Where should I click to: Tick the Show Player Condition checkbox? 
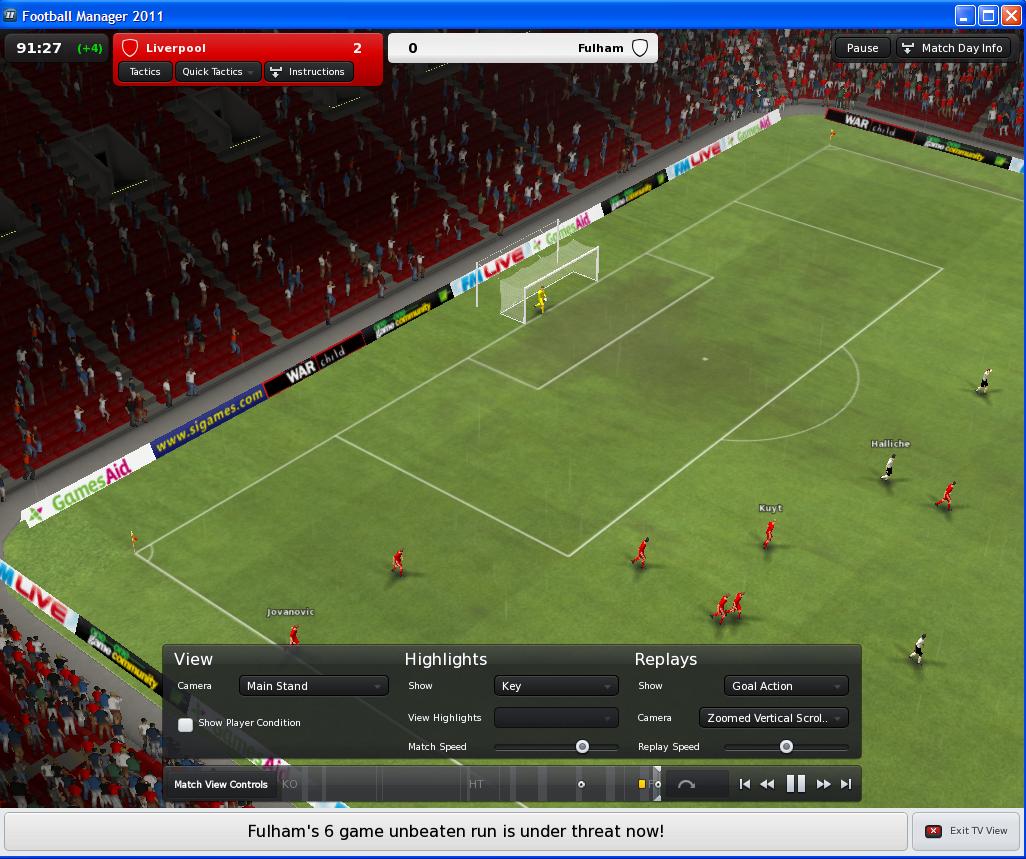186,724
